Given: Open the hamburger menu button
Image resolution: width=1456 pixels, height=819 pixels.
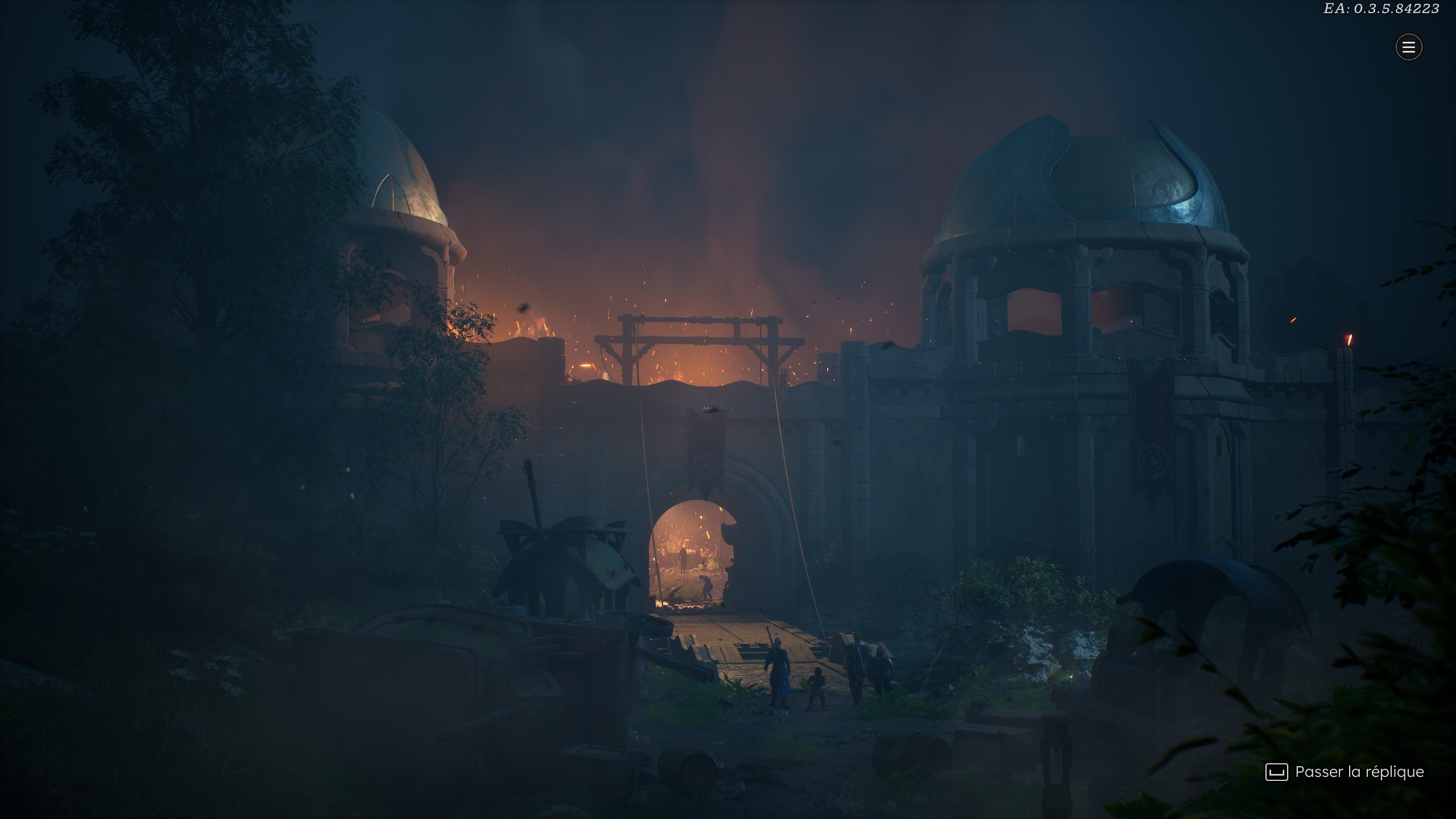Looking at the screenshot, I should pos(1408,47).
